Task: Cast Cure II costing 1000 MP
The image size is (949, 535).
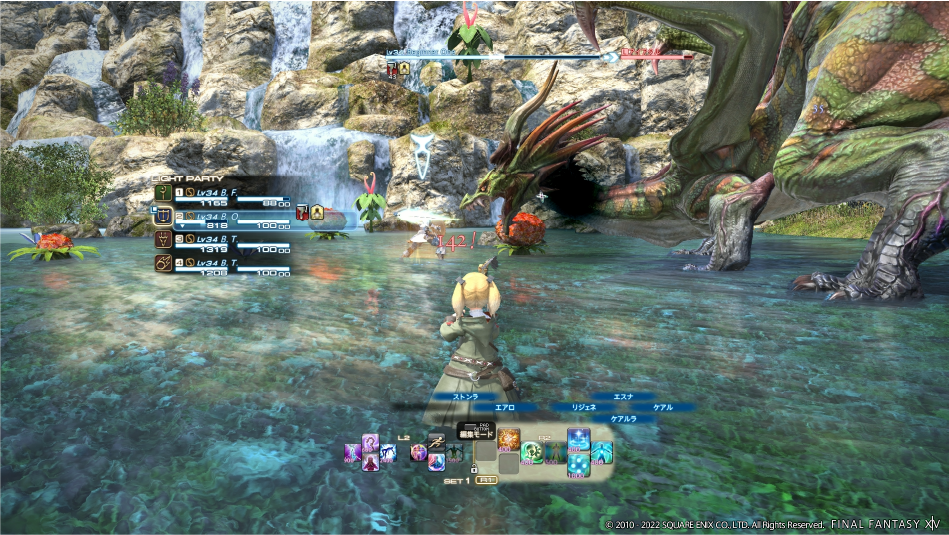Action: click(x=579, y=465)
